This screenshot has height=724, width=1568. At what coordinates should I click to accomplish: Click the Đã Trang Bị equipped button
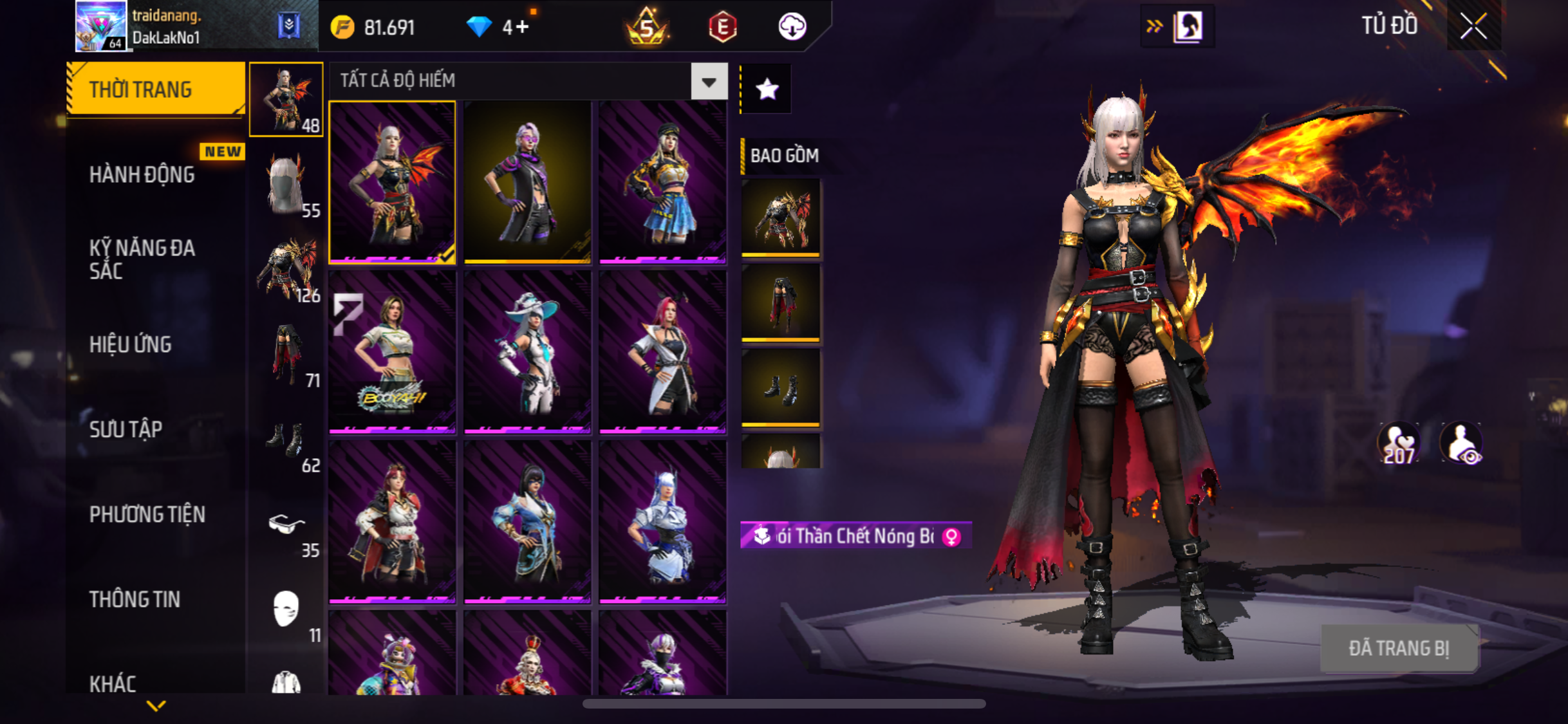(x=1399, y=648)
